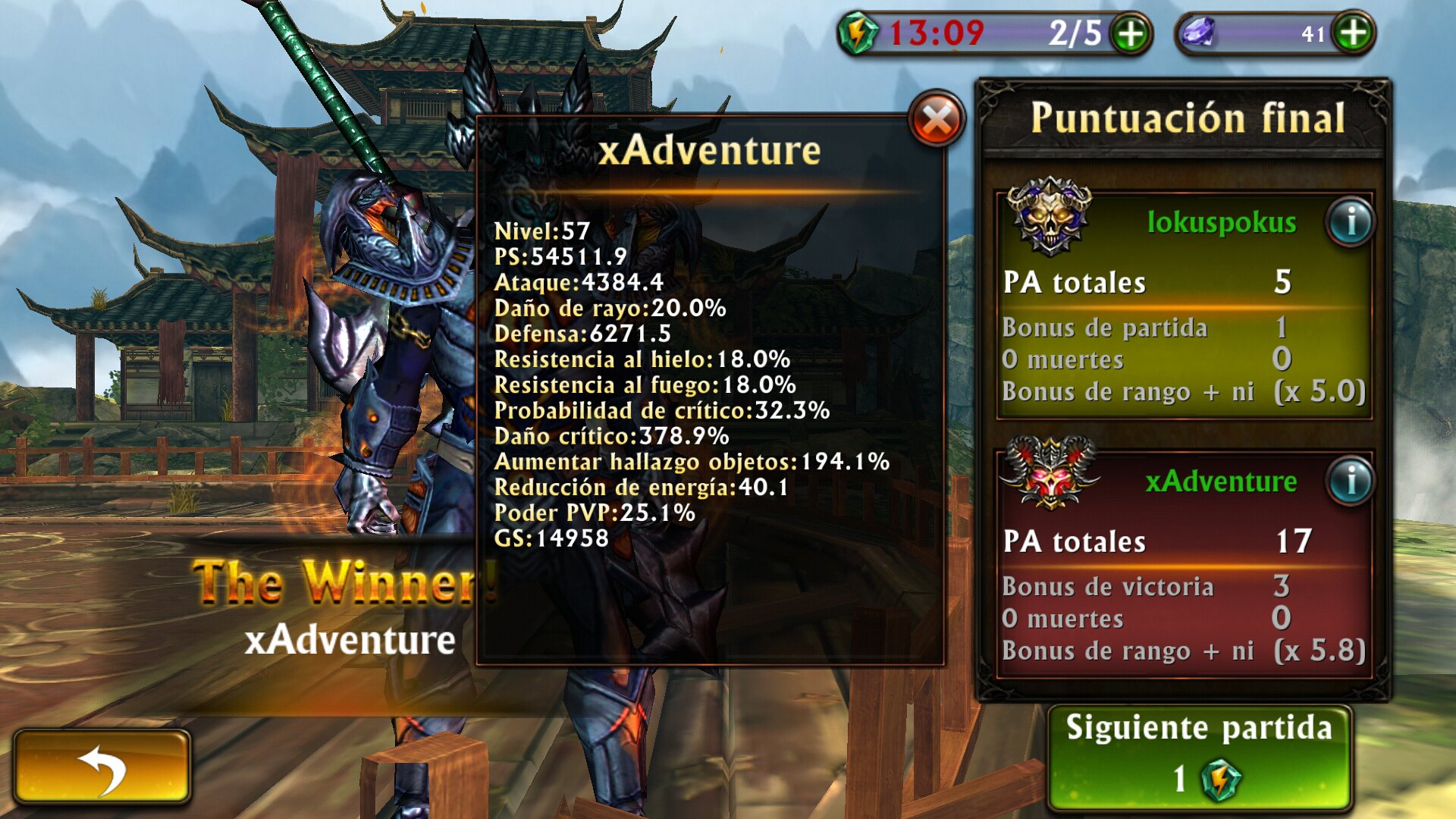This screenshot has height=819, width=1456.
Task: Show info for lokuspokus
Action: tap(1351, 222)
